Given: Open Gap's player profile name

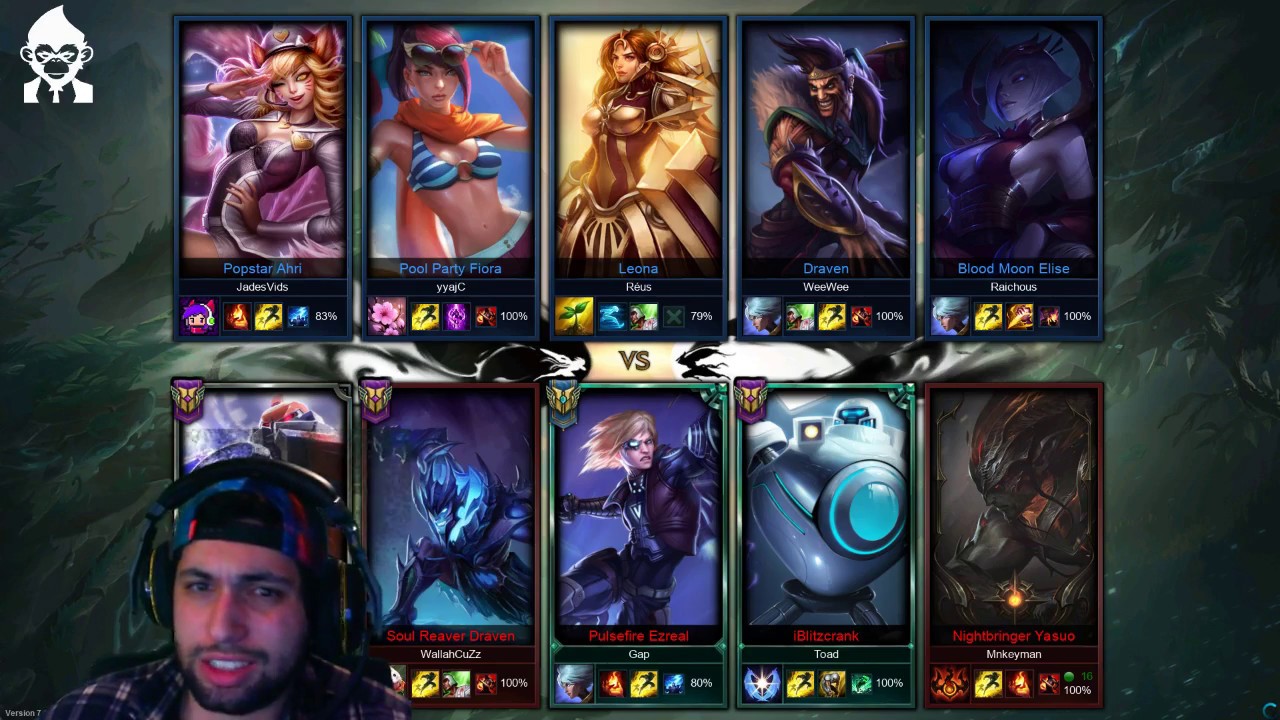Looking at the screenshot, I should pos(639,654).
